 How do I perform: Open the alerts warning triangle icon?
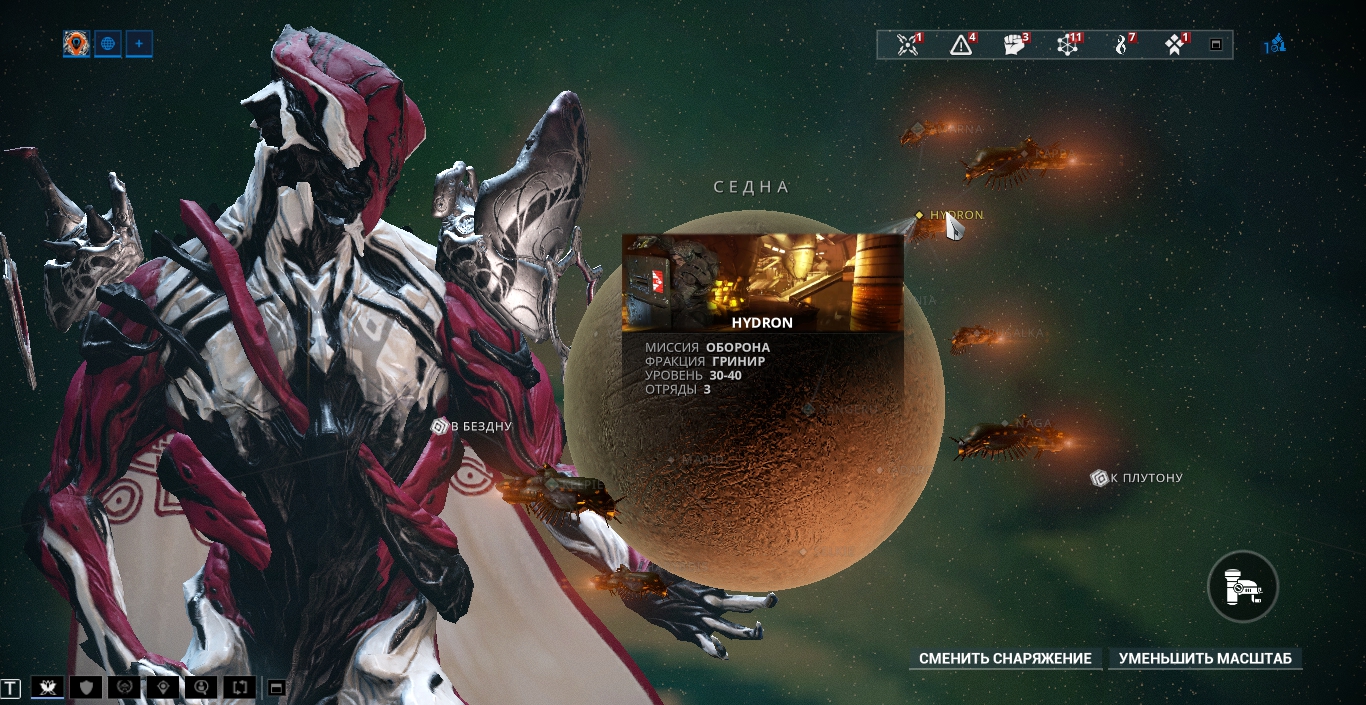click(961, 45)
